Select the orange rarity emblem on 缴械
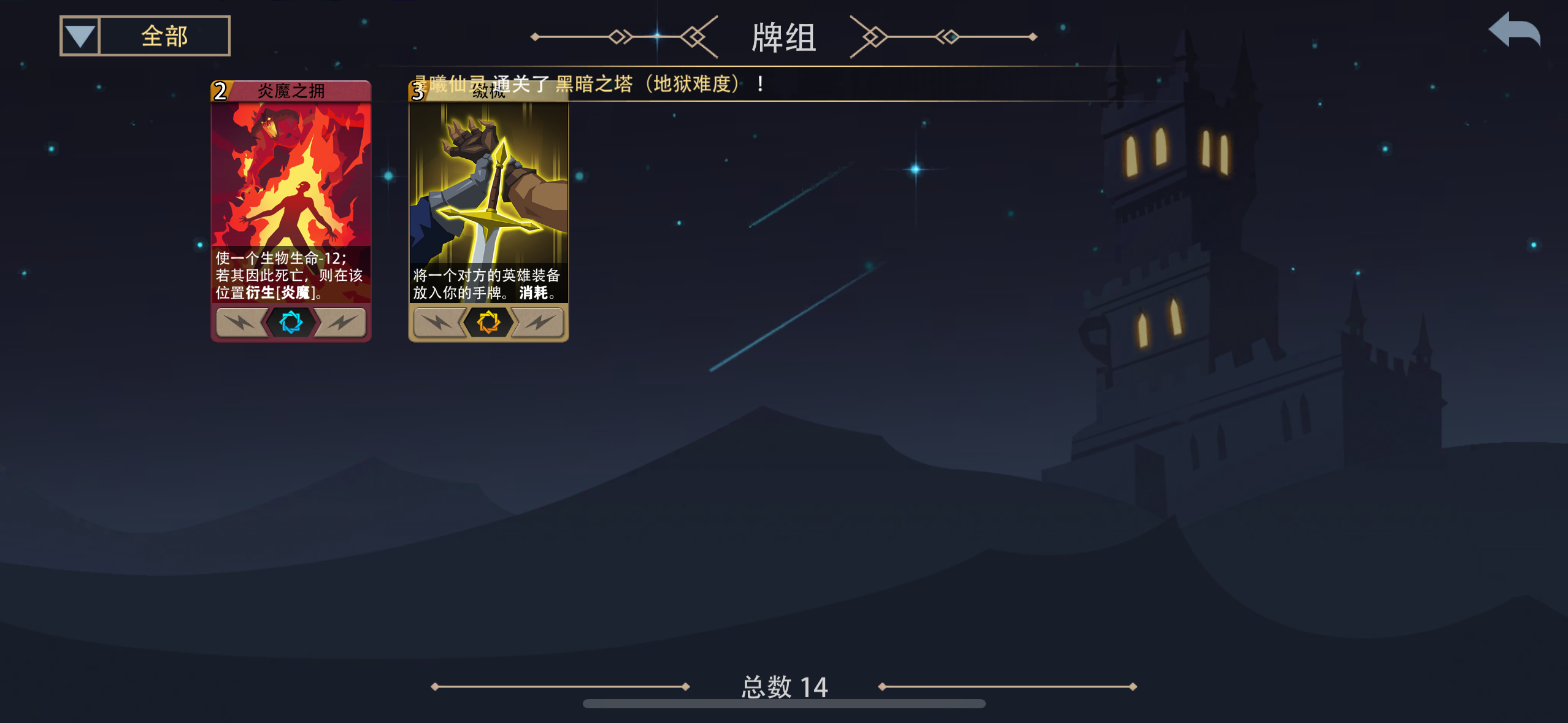Viewport: 1568px width, 723px height. [x=489, y=323]
